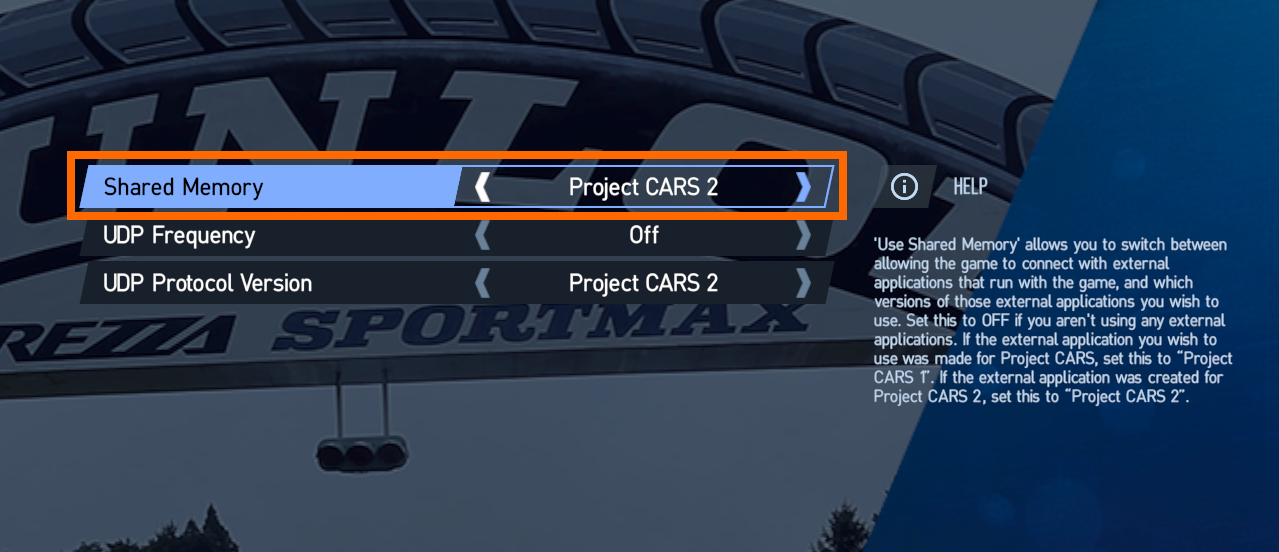Decrease UDP Frequency with left arrow

point(483,236)
